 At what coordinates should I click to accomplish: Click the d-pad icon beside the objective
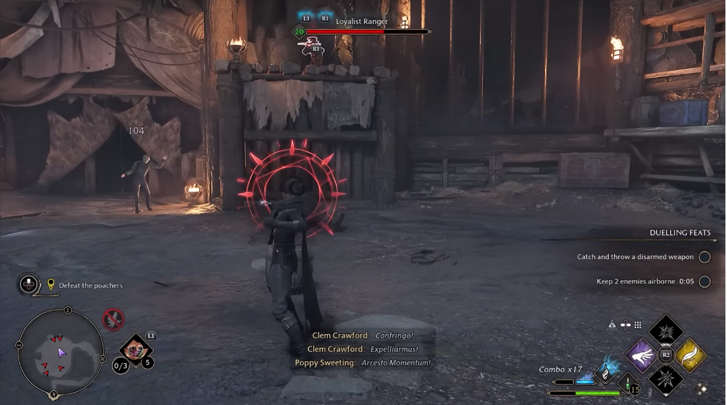(29, 284)
